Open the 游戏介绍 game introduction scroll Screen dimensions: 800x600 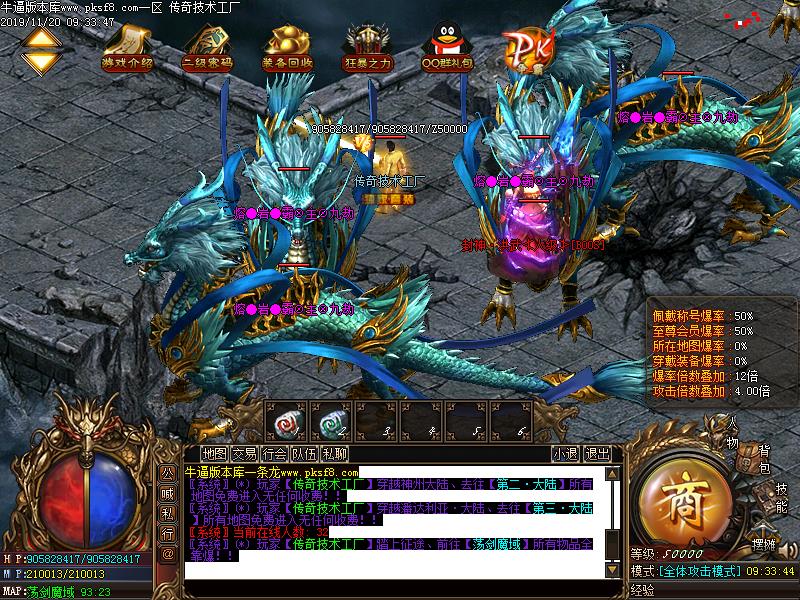click(x=128, y=46)
